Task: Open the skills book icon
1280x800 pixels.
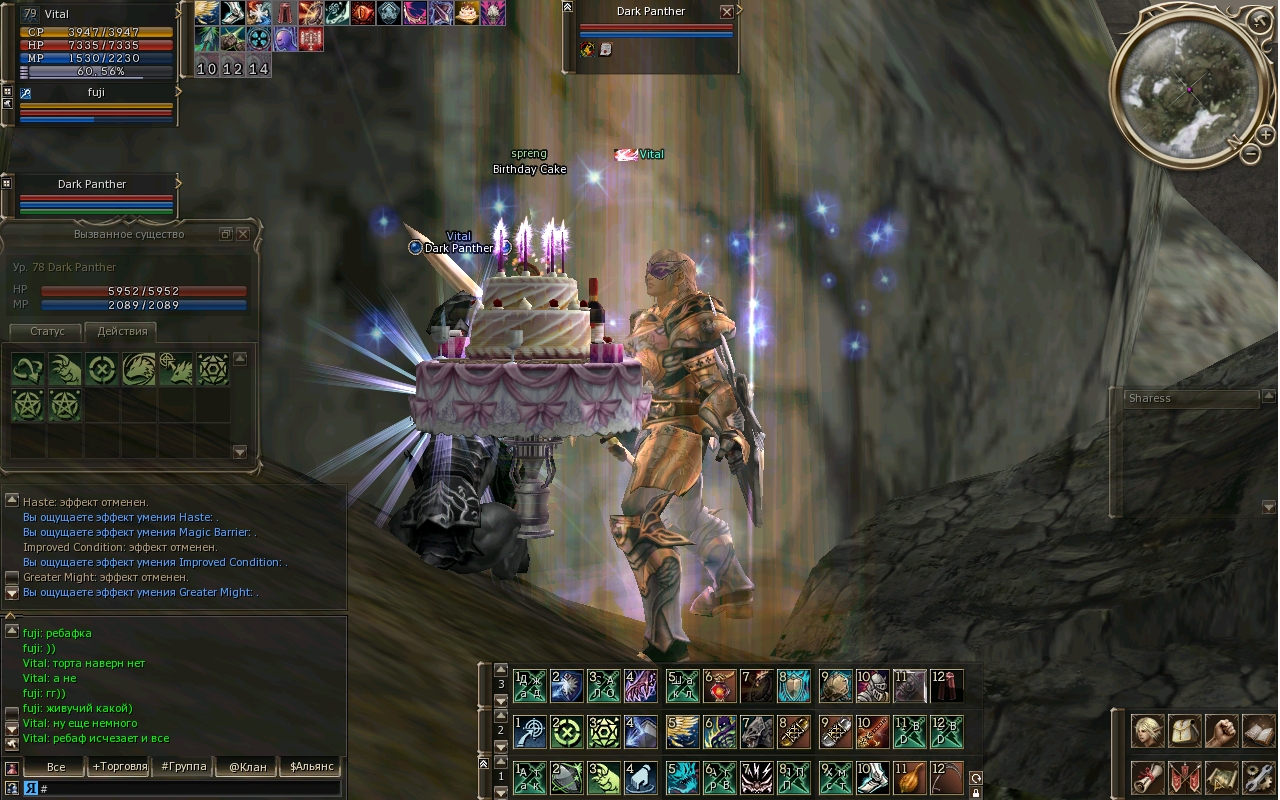Action: pyautogui.click(x=1258, y=731)
